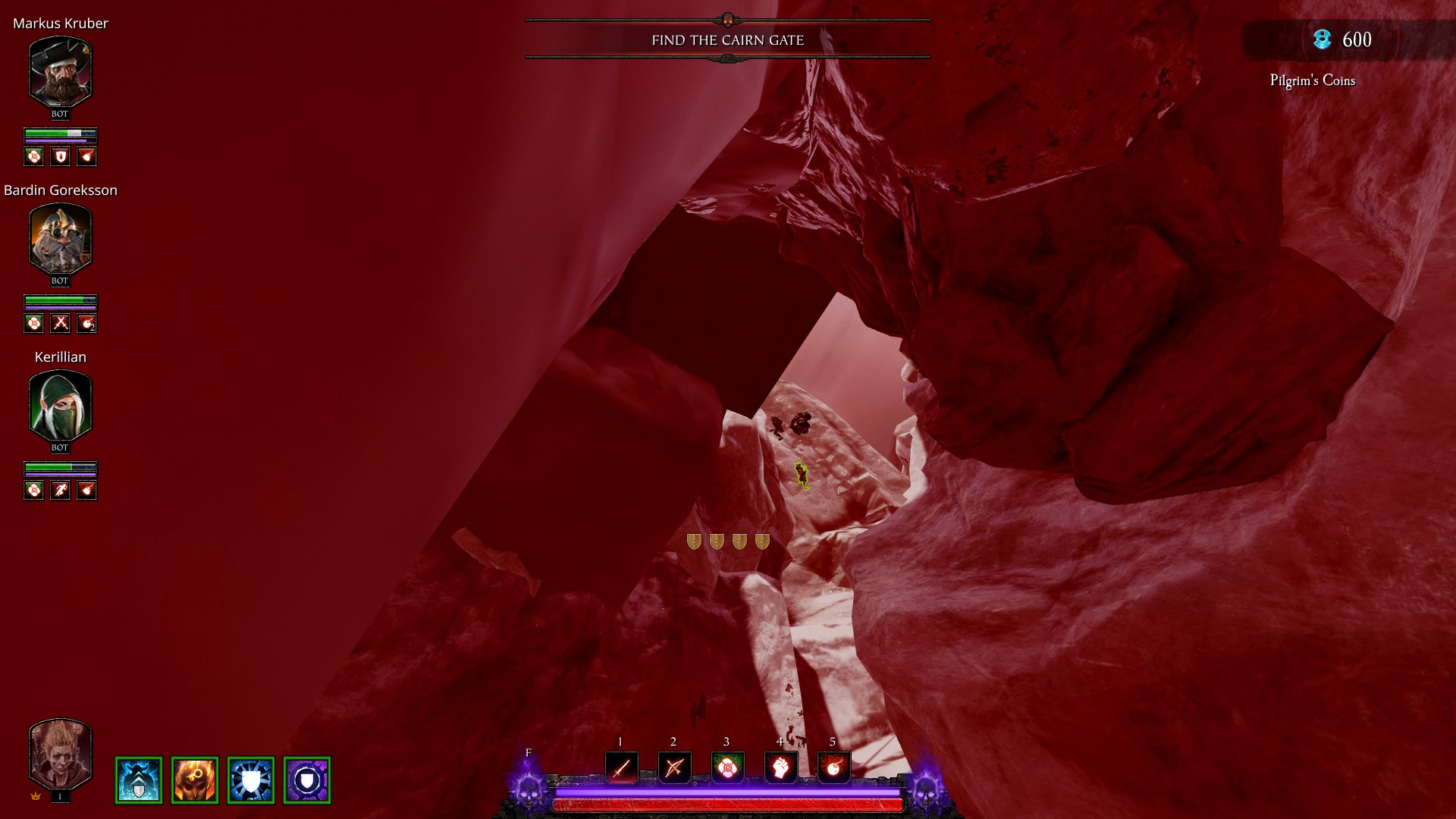1456x819 pixels.
Task: Select the bomb grenade slot
Action: [833, 768]
